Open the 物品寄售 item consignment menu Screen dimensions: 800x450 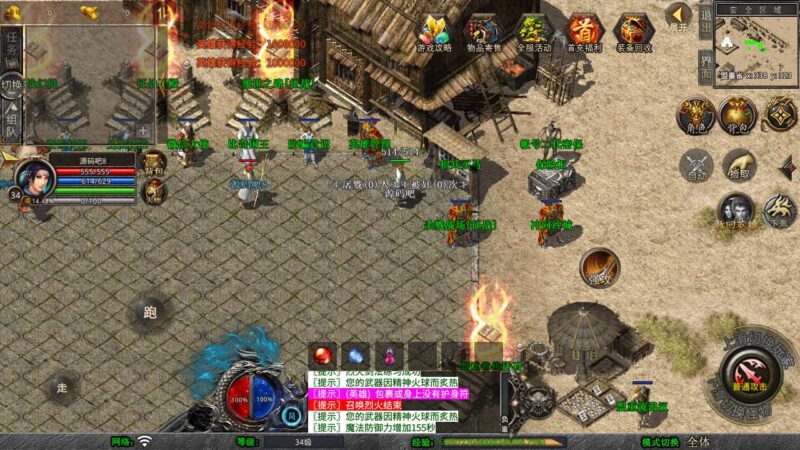[x=484, y=32]
